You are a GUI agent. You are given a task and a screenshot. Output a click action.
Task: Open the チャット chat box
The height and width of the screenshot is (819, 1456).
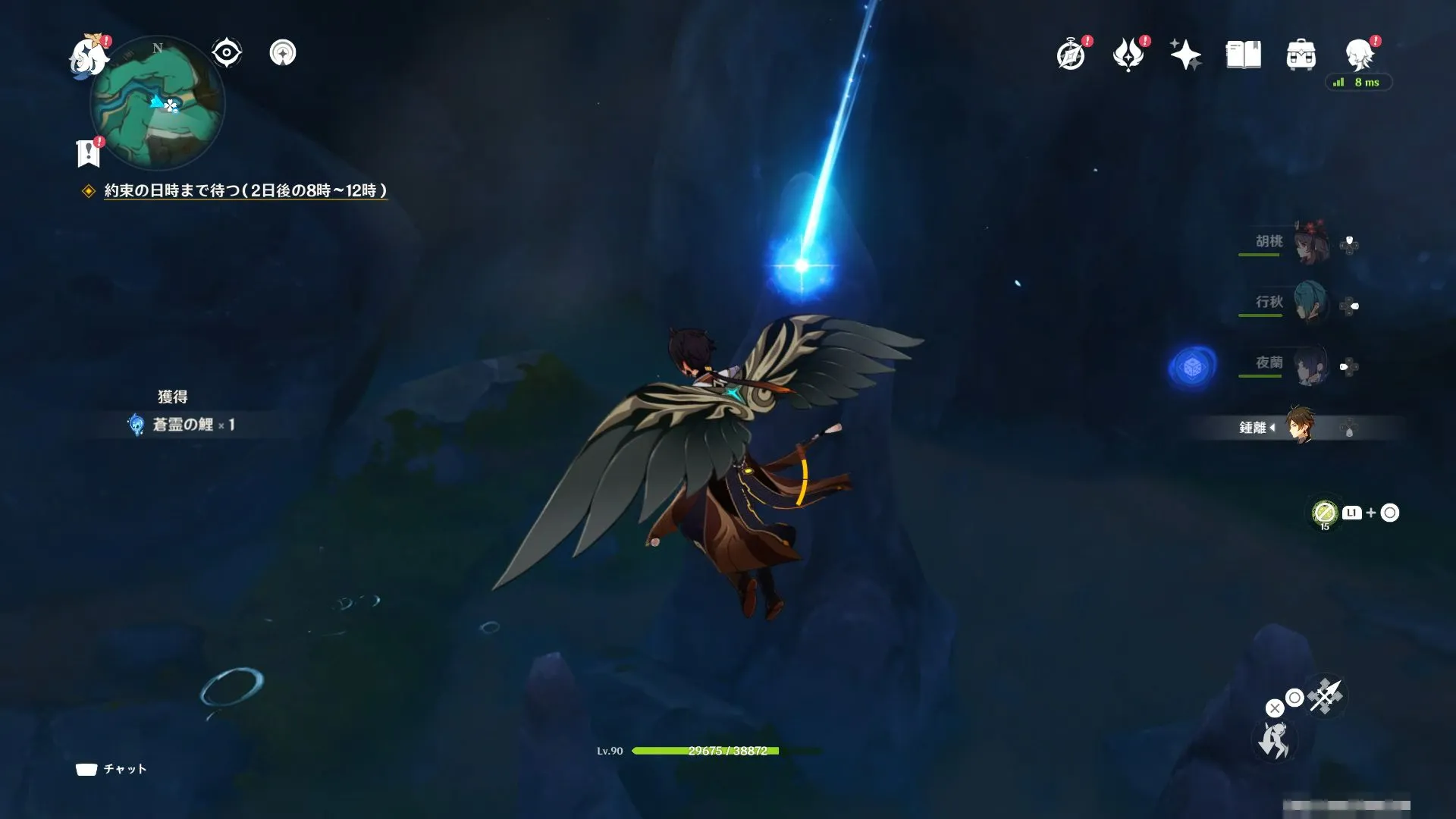pyautogui.click(x=111, y=769)
